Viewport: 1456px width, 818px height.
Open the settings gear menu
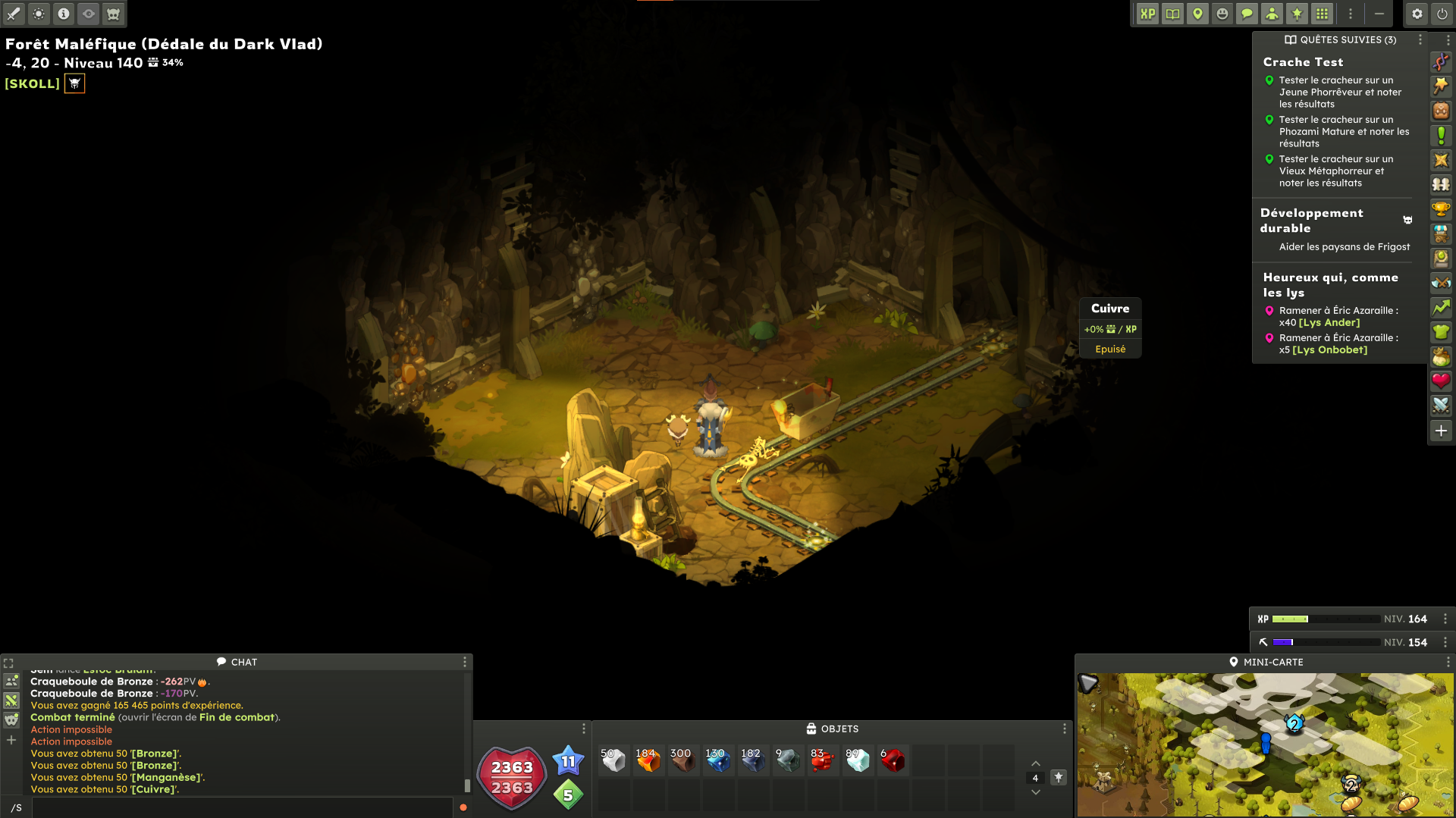click(x=1417, y=14)
